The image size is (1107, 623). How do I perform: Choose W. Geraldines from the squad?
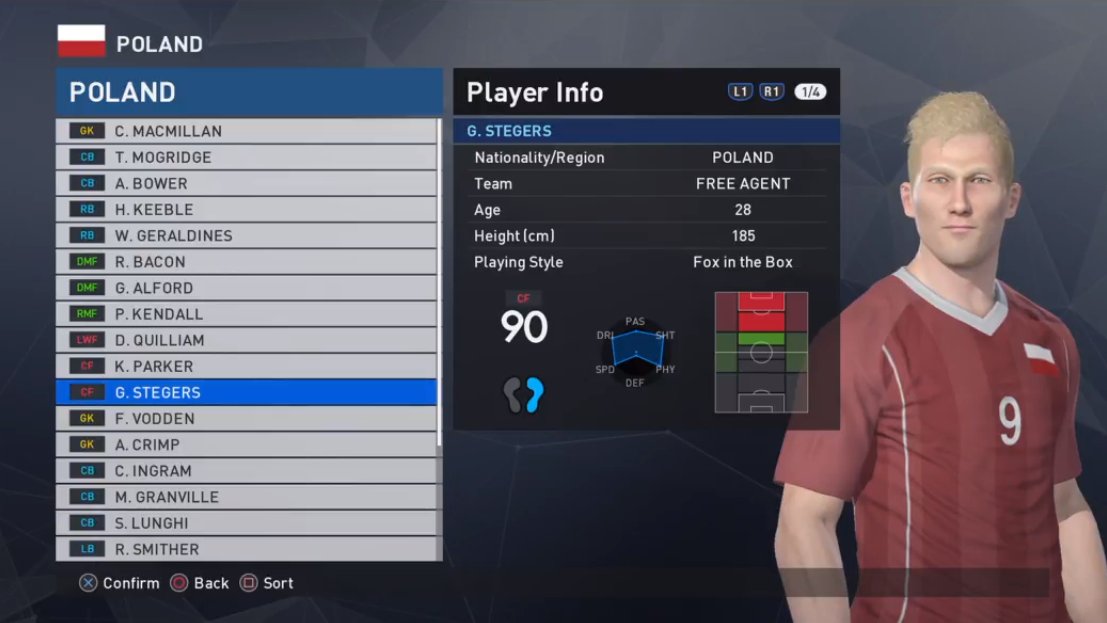[246, 236]
